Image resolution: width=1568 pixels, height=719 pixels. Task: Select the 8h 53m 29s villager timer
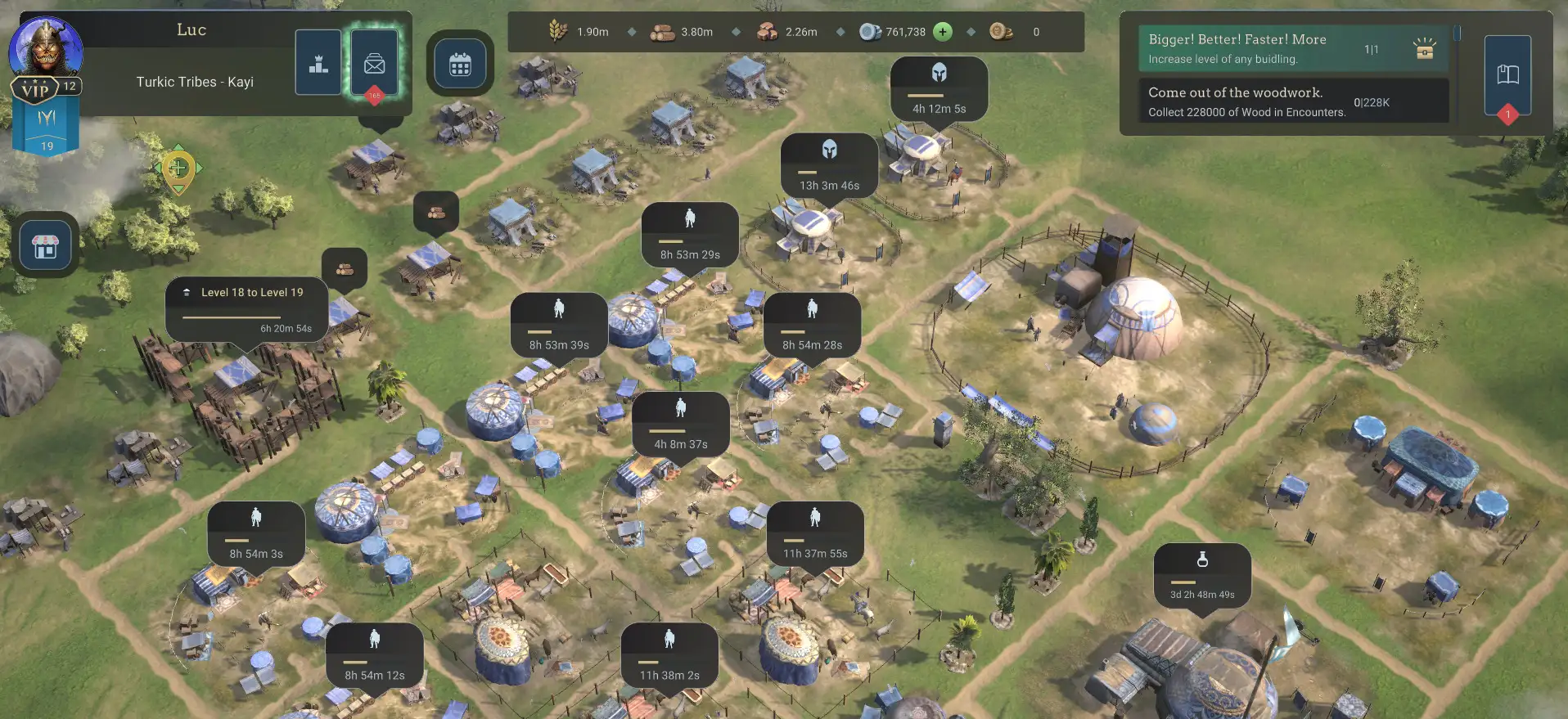point(690,235)
